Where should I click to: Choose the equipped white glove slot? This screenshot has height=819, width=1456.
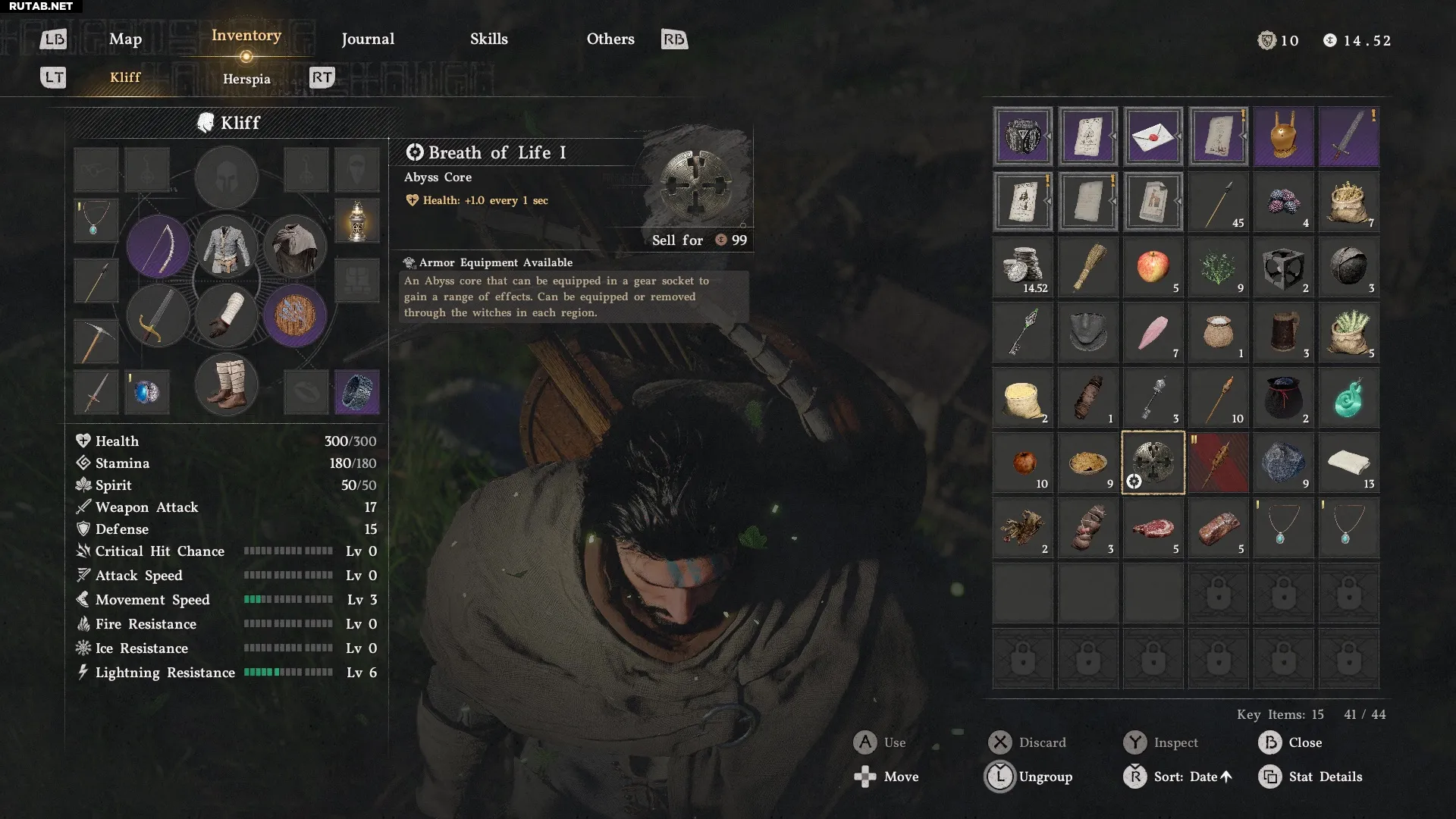click(226, 315)
